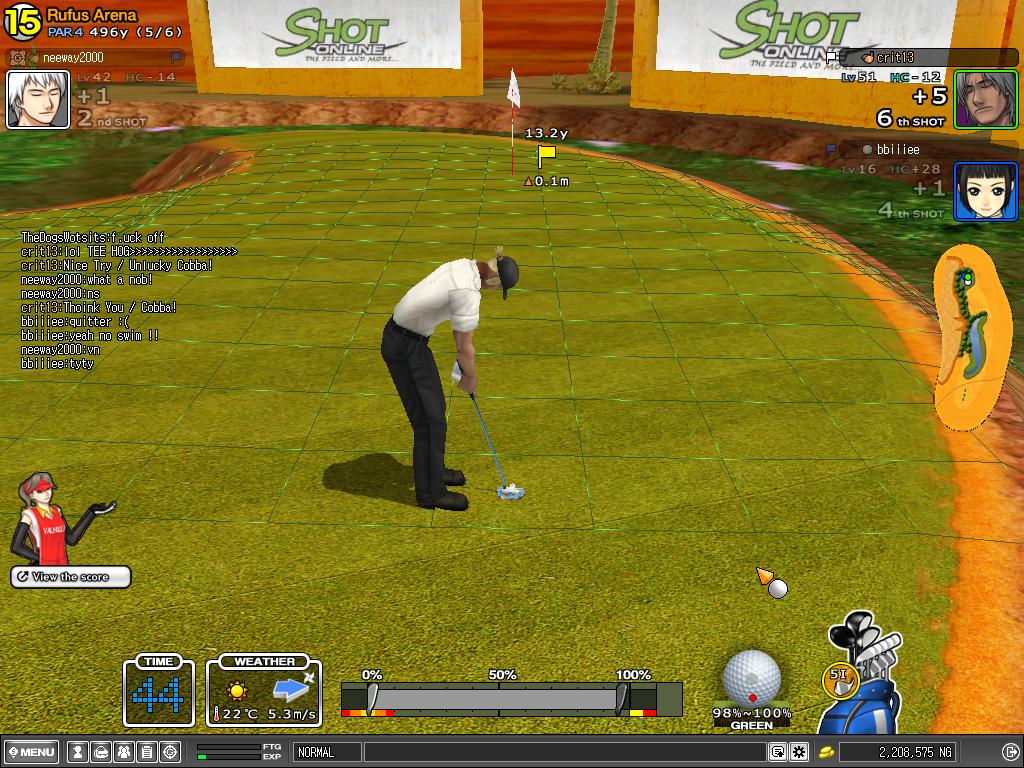
Task: Open the chat window toggle icon
Action: coord(777,752)
